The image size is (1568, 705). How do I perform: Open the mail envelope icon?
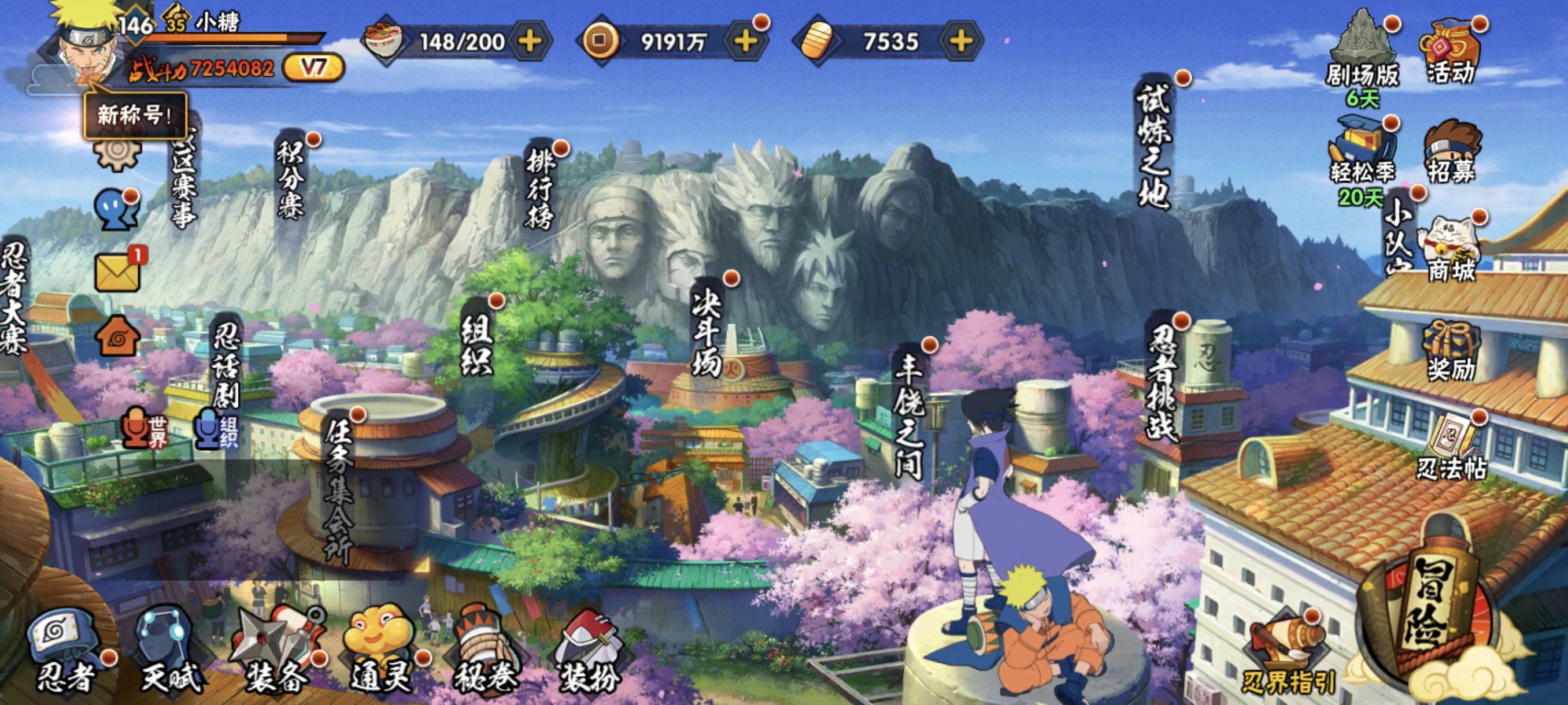coord(117,272)
